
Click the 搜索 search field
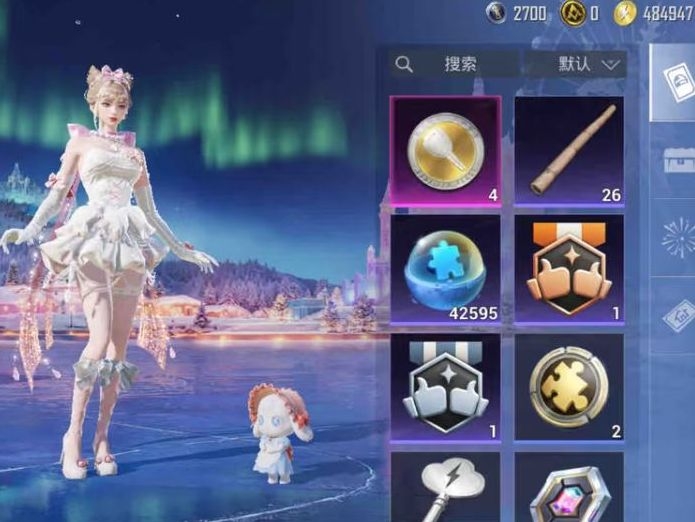455,64
